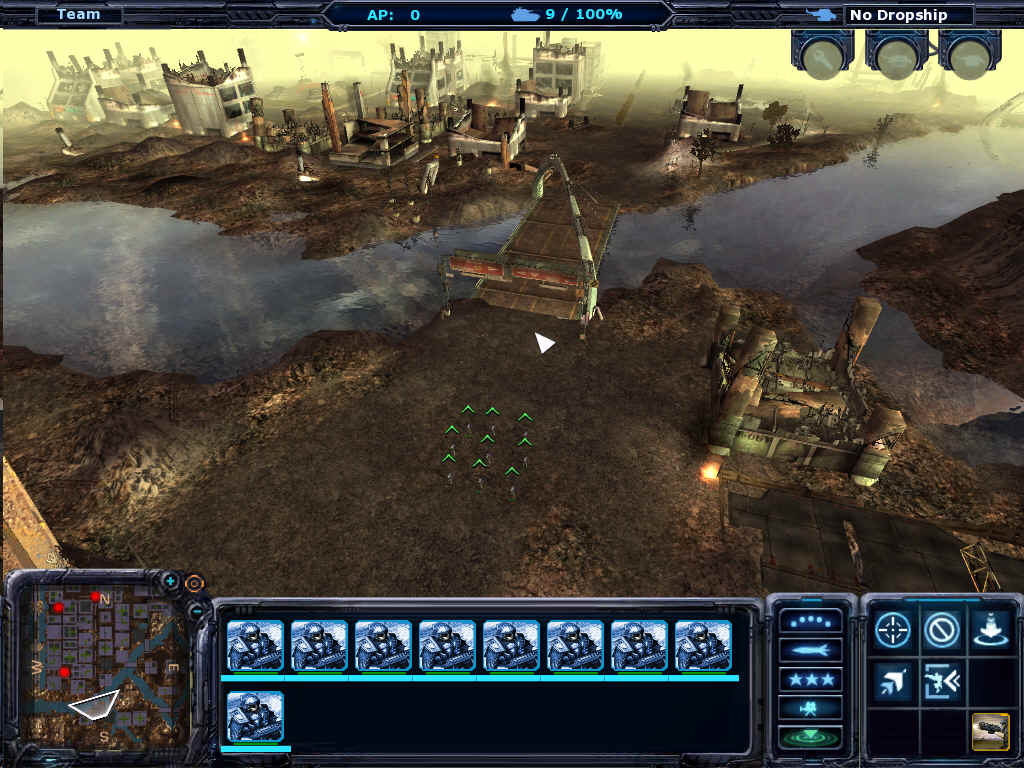This screenshot has width=1024, height=768.
Task: Click the orange ring button beside minimap
Action: pyautogui.click(x=194, y=582)
